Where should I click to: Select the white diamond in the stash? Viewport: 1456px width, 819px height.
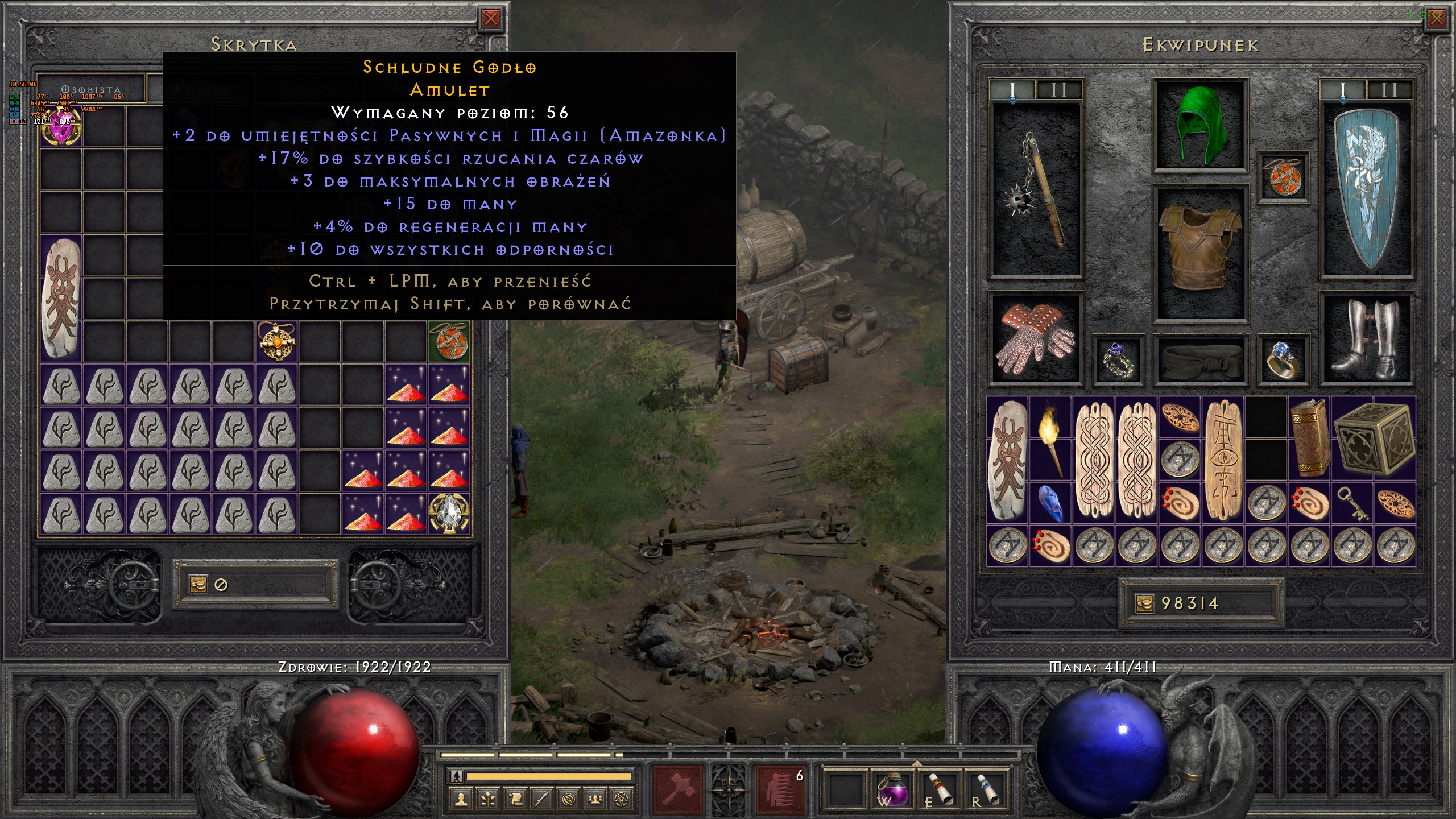449,514
